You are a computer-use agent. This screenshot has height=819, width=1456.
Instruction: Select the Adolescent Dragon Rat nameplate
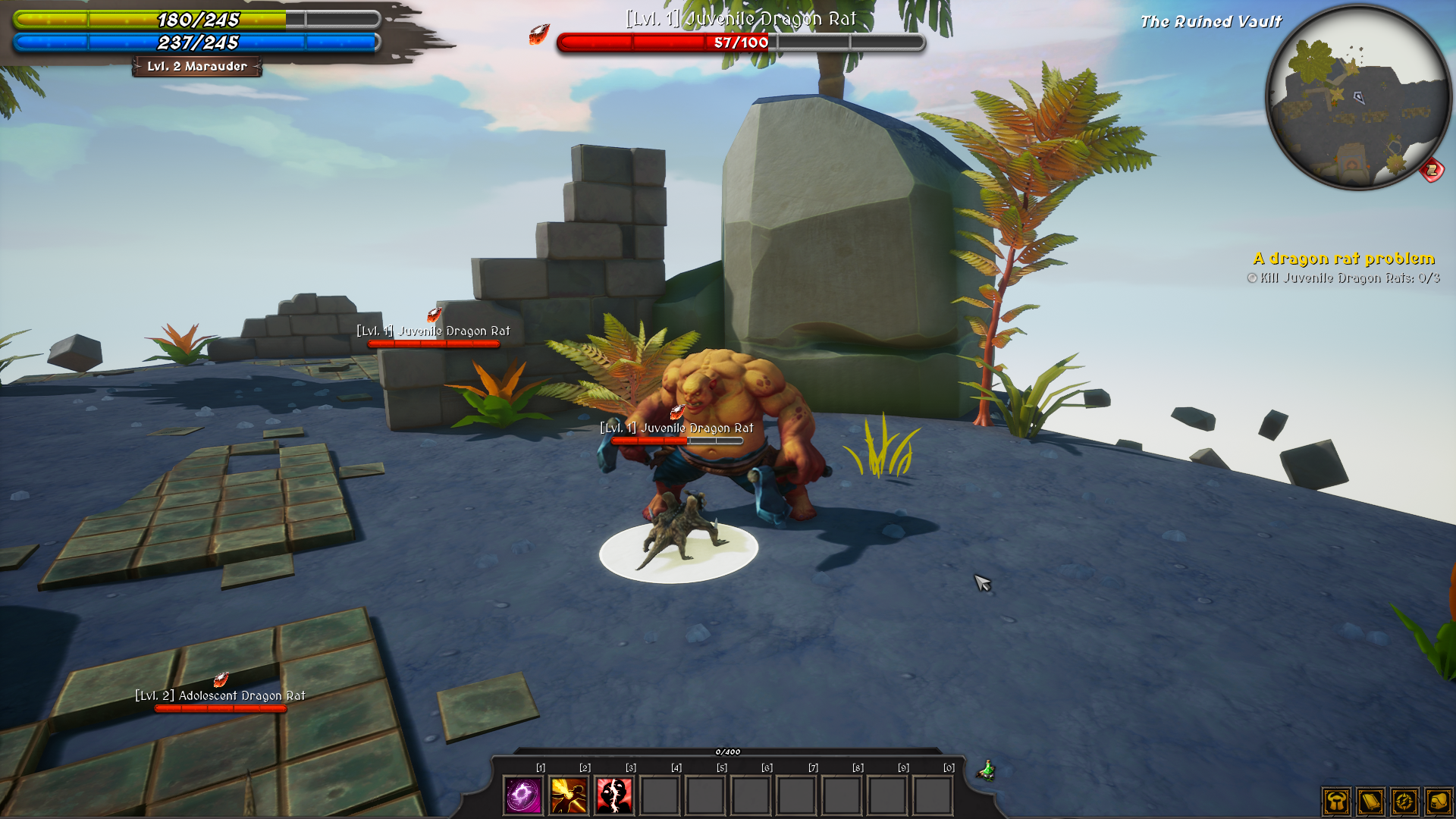click(x=221, y=696)
